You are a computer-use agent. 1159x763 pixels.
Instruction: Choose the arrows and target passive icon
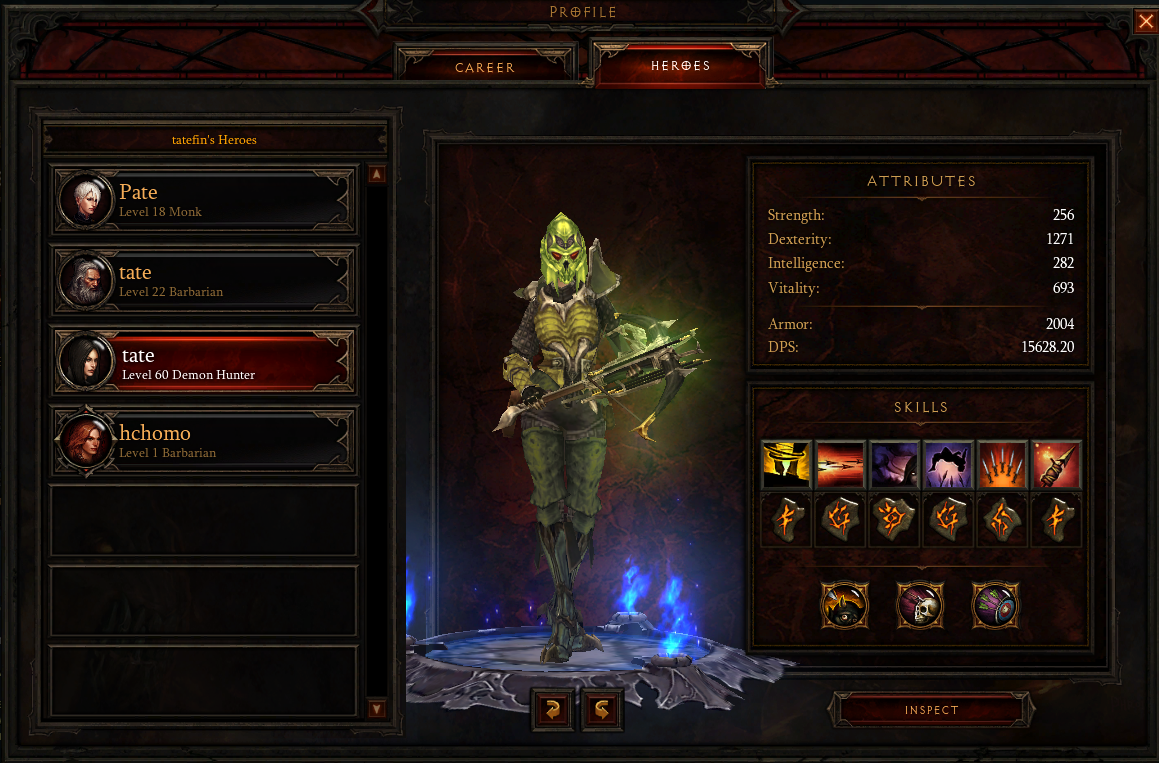click(996, 605)
